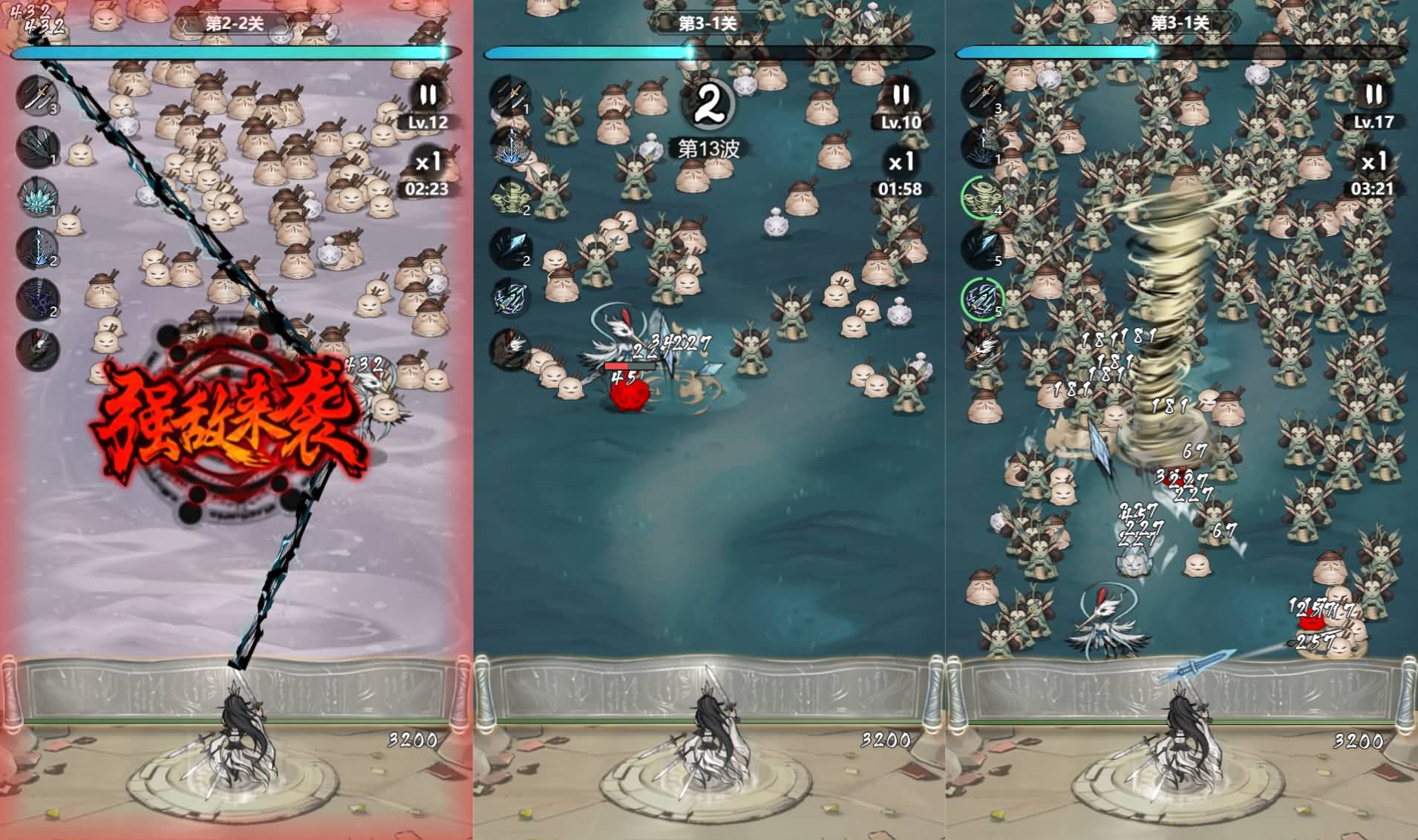
Task: Pause the game above the Lv.10 label
Action: [x=901, y=95]
